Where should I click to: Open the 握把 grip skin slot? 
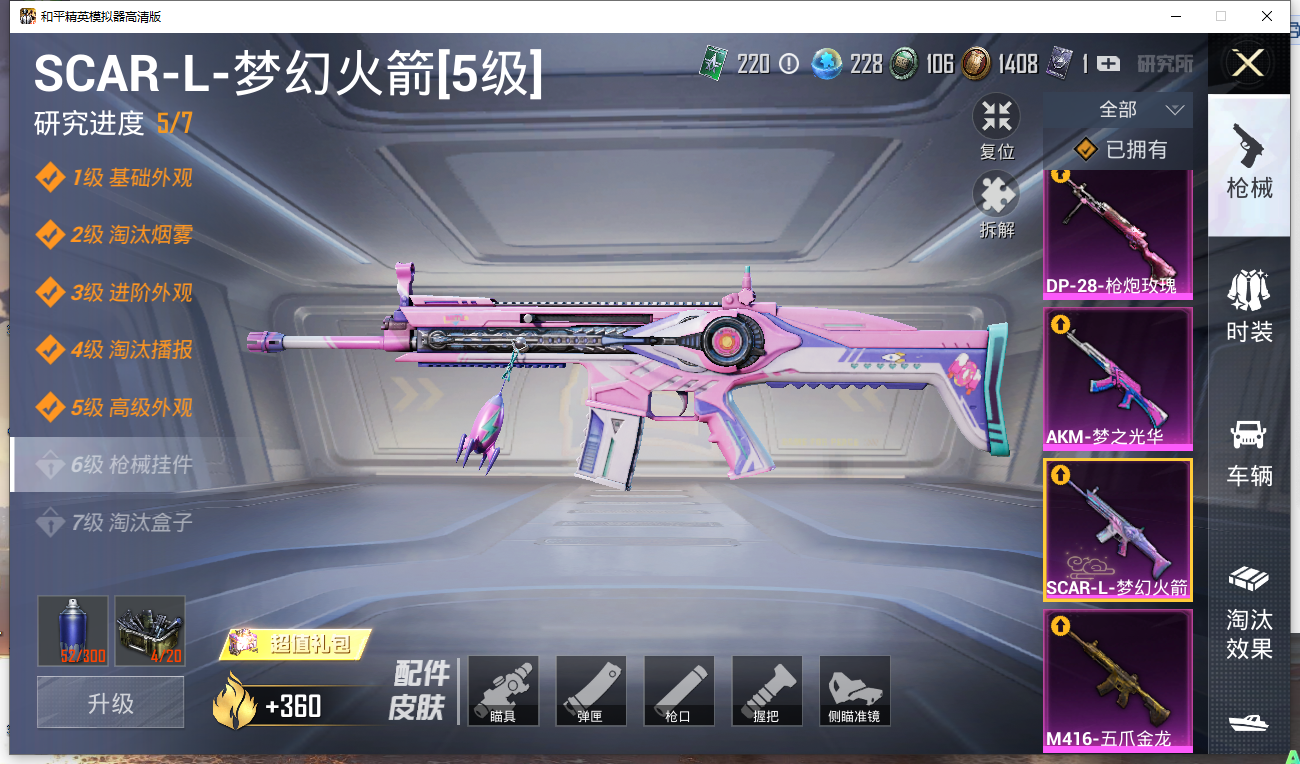[767, 691]
